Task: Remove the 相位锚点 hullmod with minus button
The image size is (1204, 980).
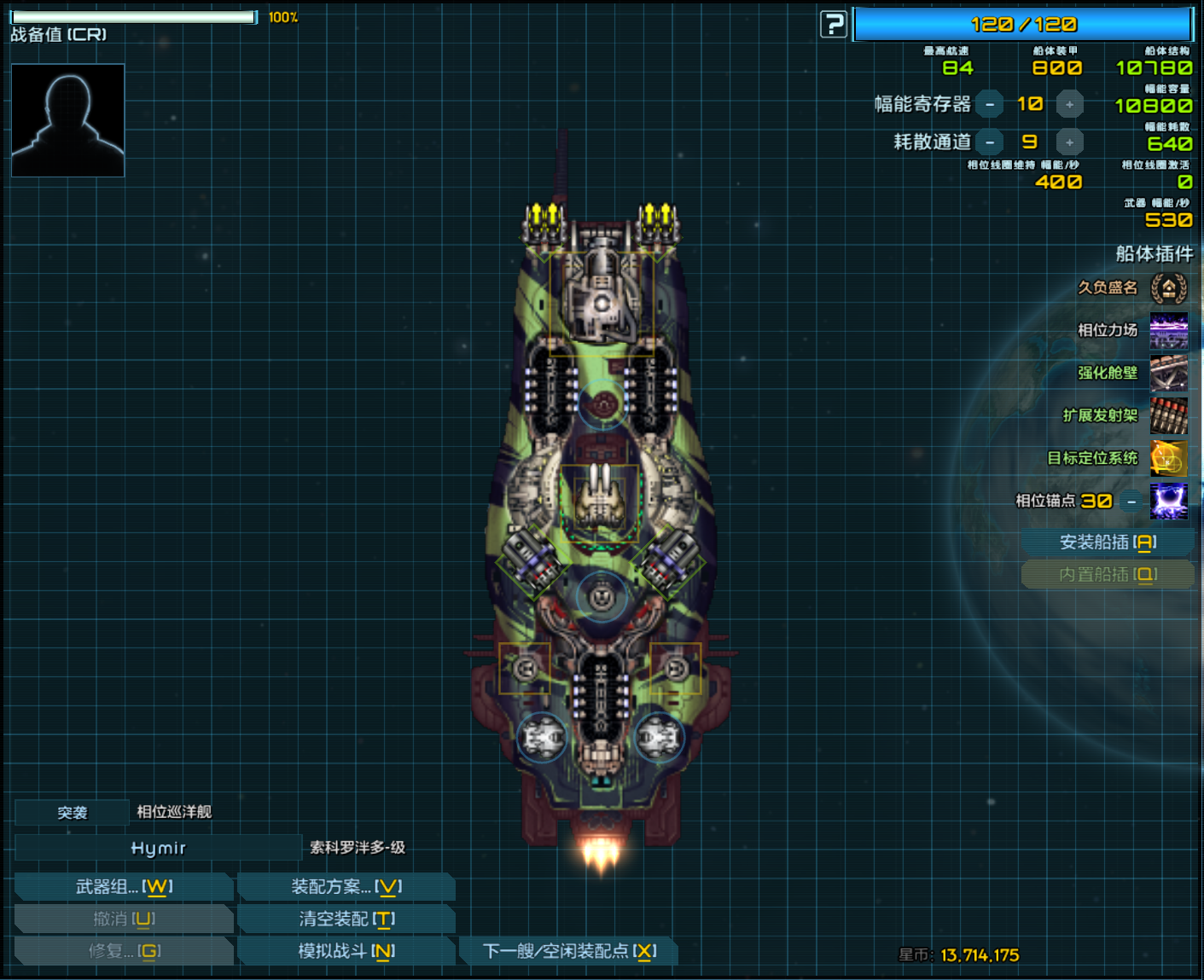Action: [1131, 502]
